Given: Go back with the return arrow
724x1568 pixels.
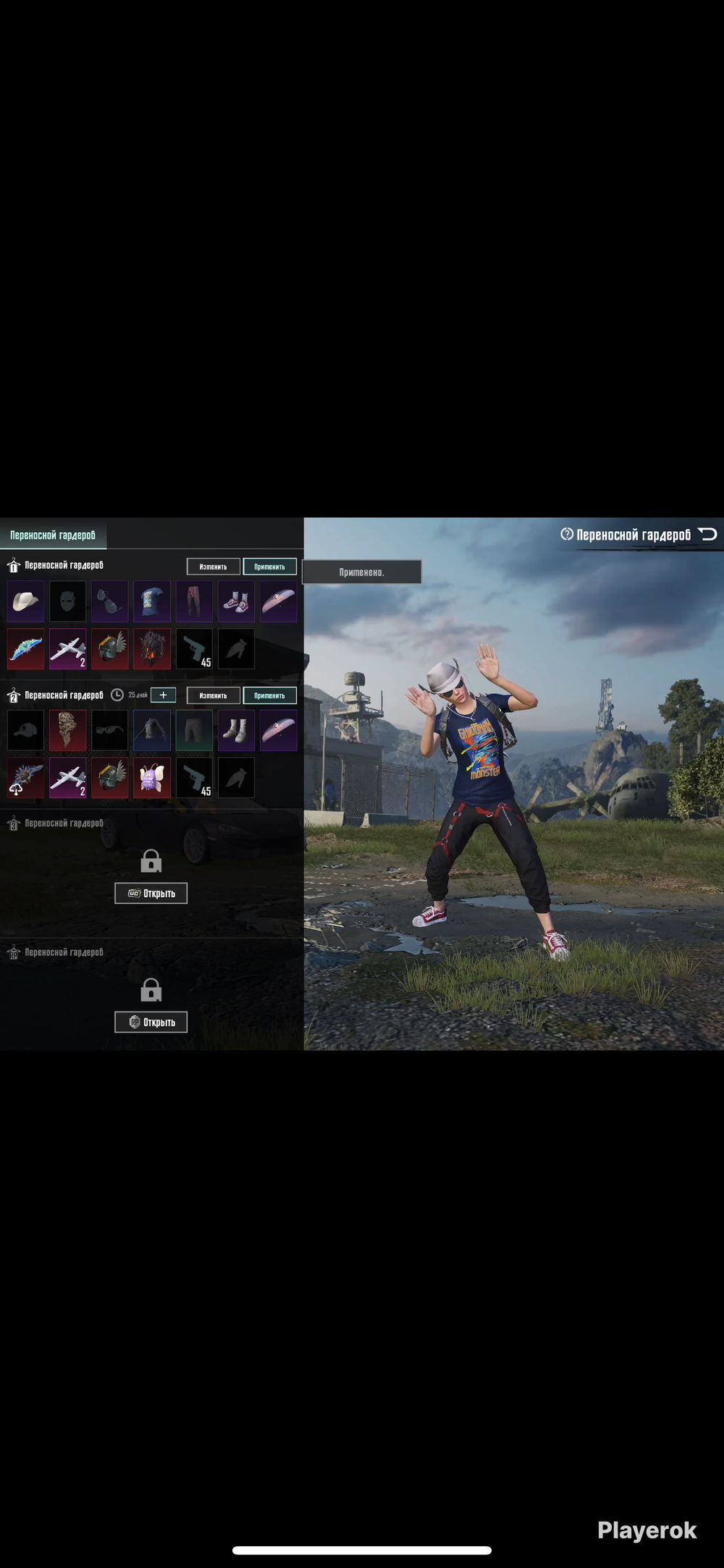Looking at the screenshot, I should click(x=707, y=535).
